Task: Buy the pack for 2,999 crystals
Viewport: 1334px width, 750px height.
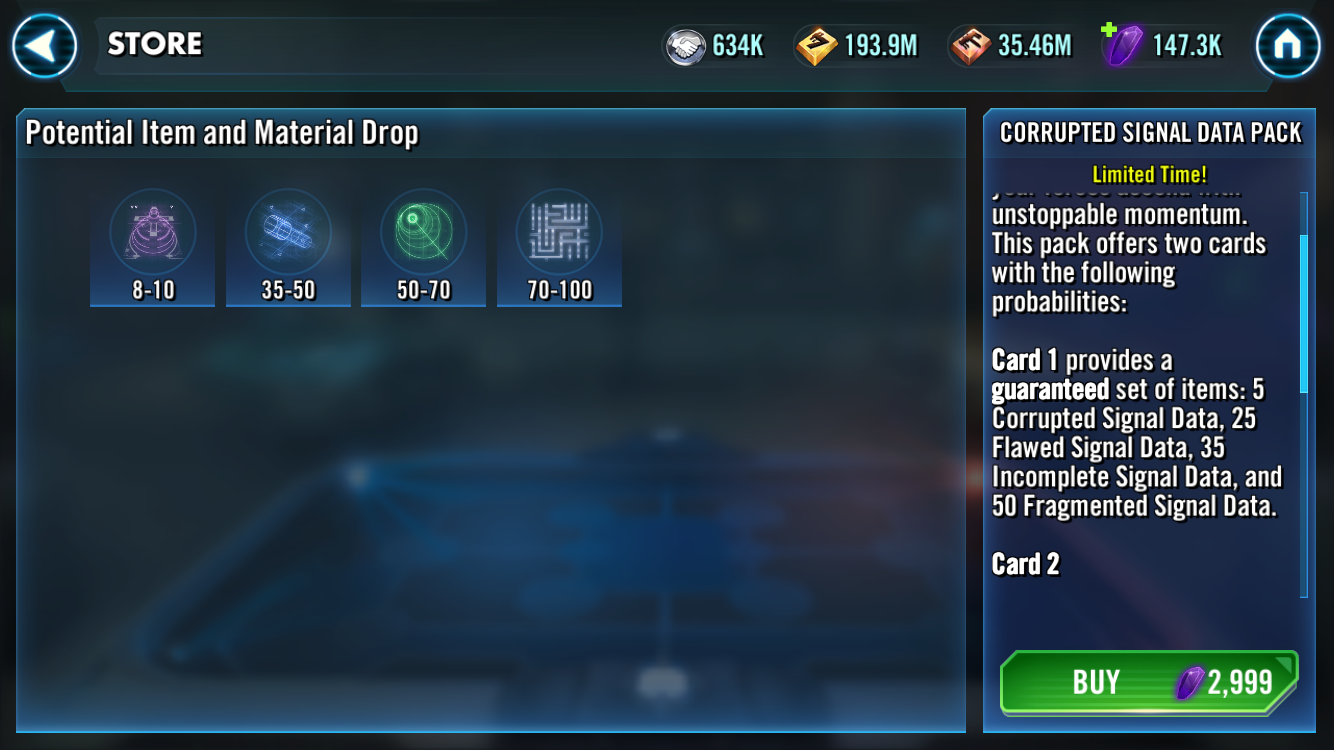Action: [1148, 682]
